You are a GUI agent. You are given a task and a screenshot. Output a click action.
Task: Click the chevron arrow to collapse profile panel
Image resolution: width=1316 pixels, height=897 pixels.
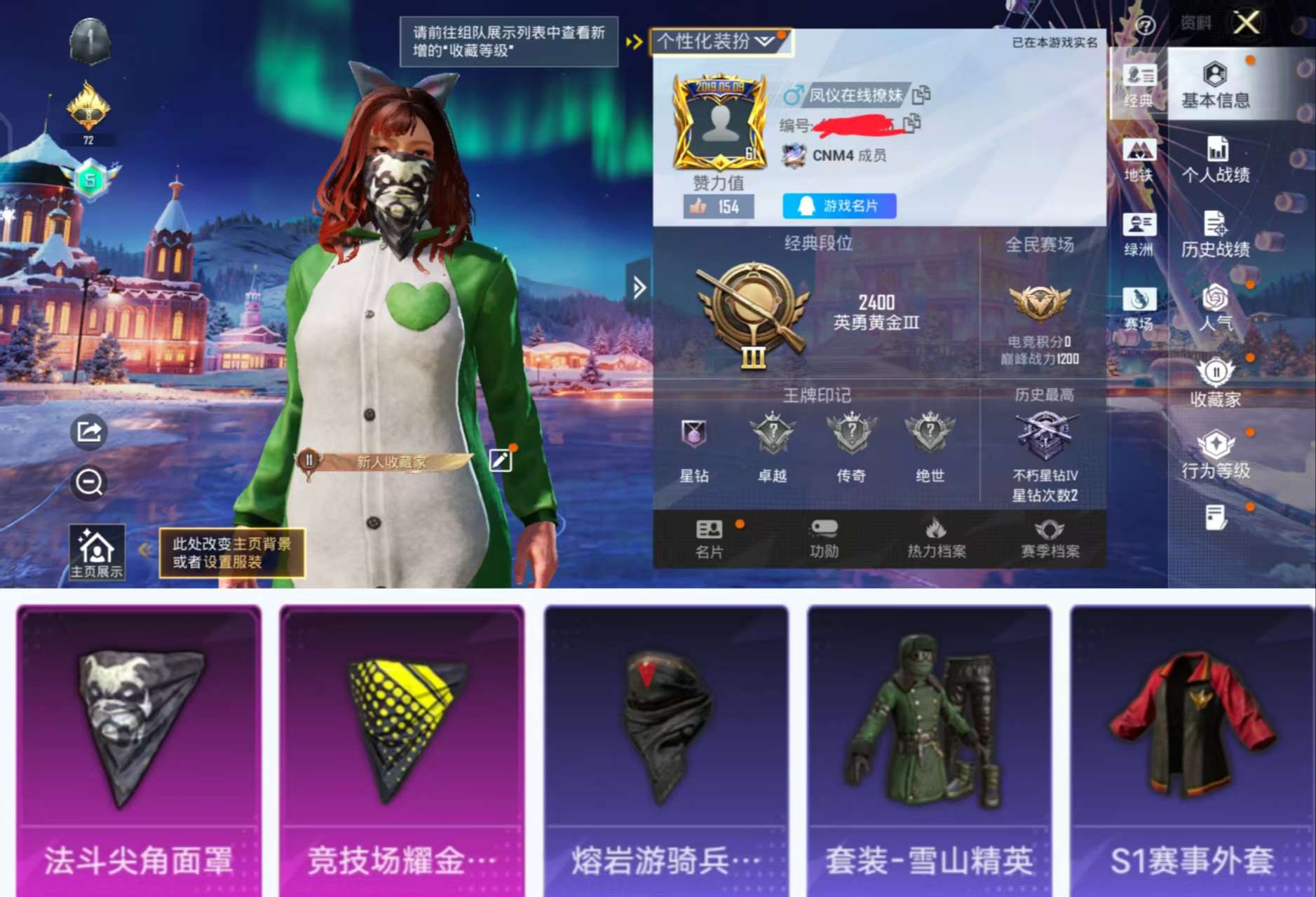click(x=639, y=287)
